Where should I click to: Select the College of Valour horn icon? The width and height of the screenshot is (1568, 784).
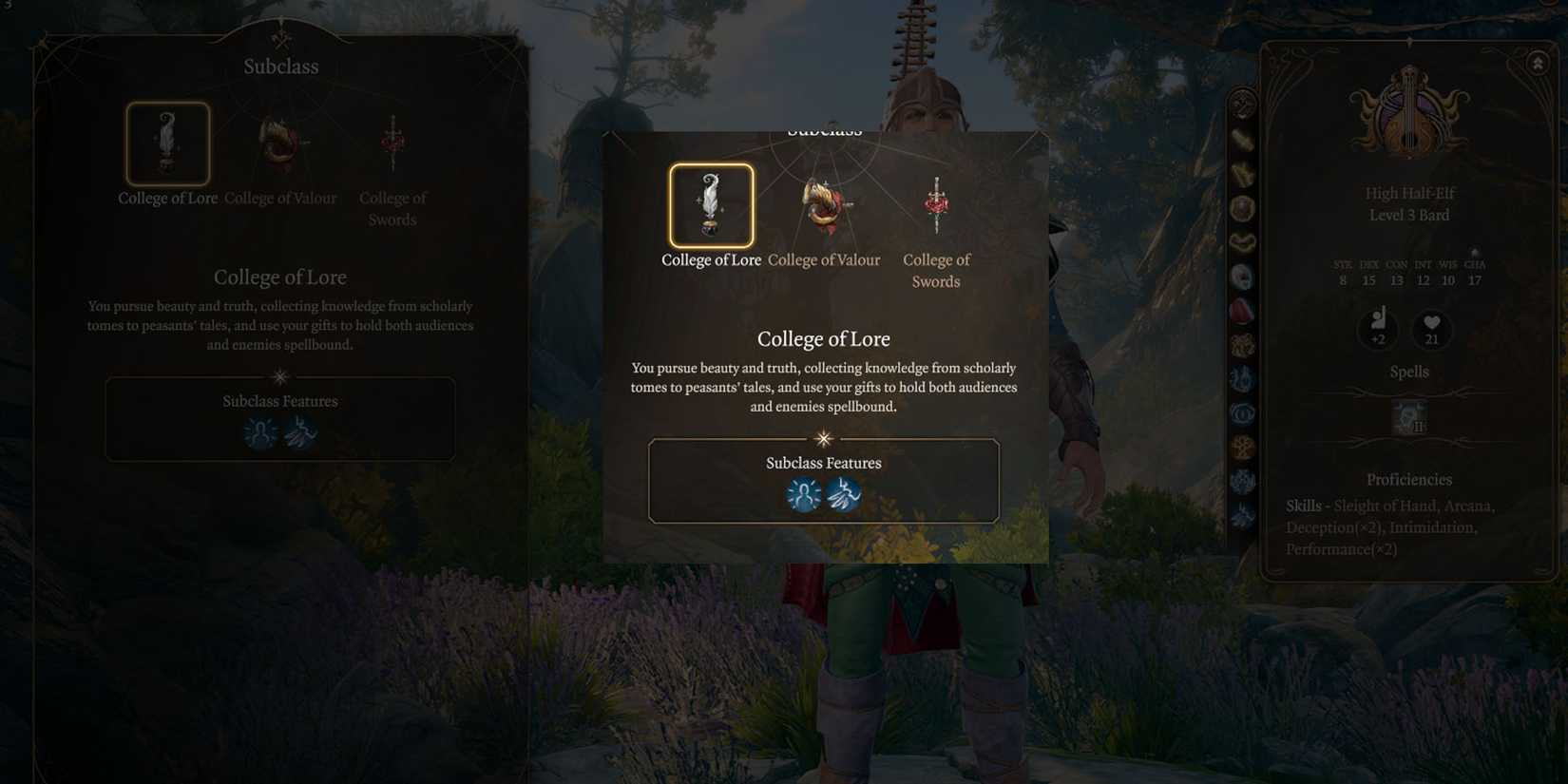click(824, 204)
